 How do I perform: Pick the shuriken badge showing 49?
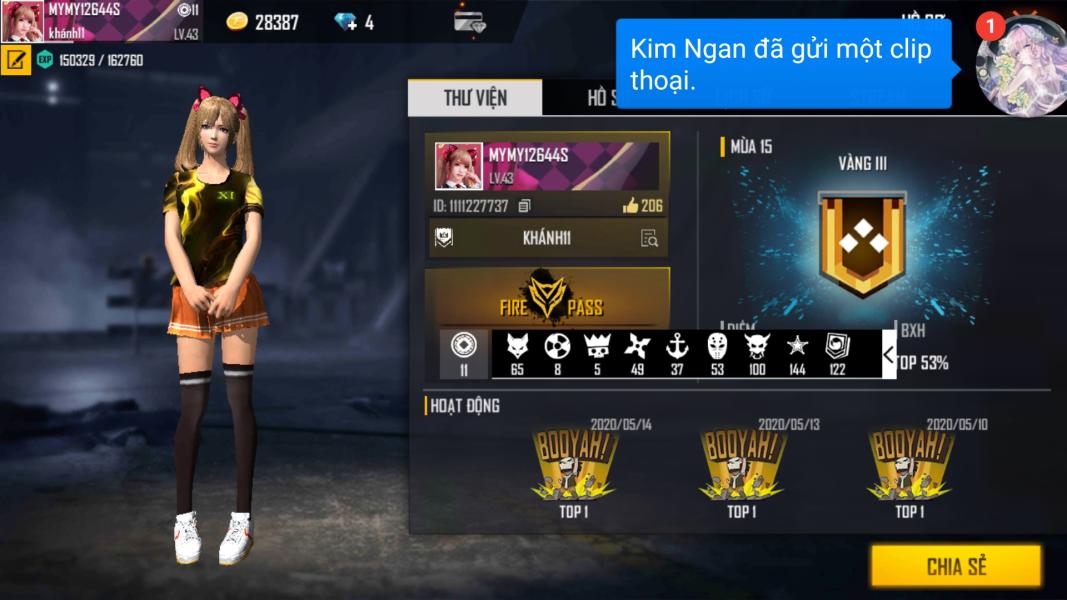point(637,353)
